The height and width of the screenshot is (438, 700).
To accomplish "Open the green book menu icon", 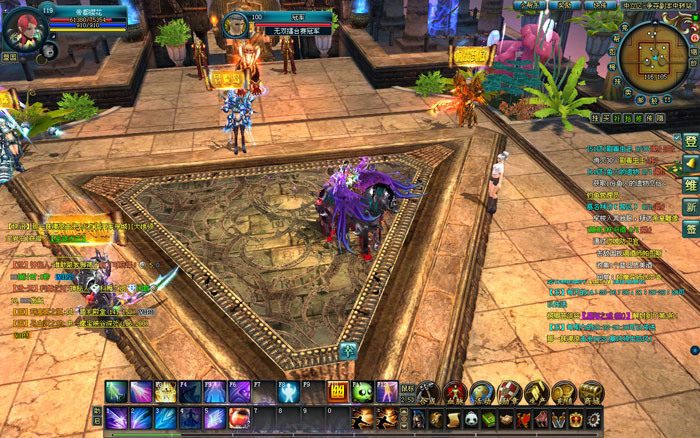I will (x=489, y=418).
